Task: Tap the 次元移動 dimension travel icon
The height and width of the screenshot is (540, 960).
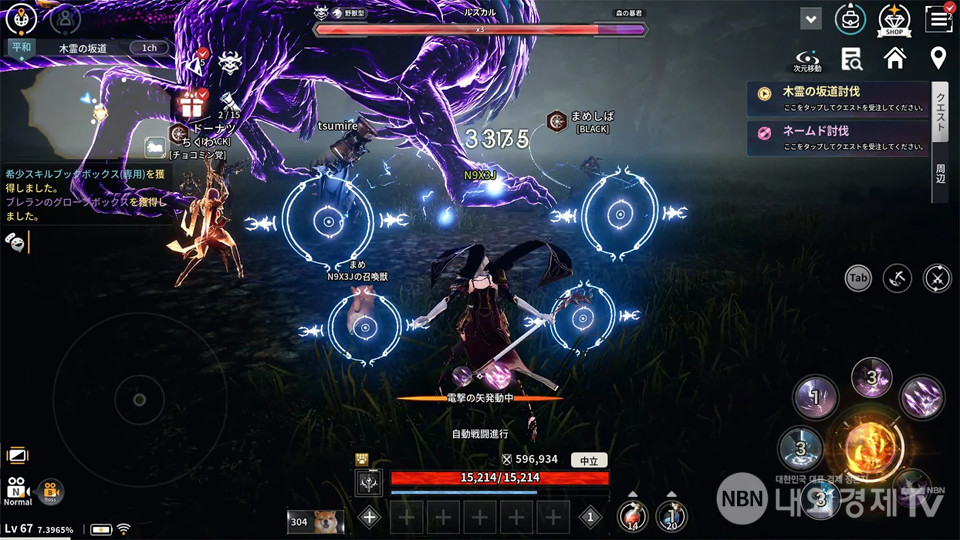Action: click(x=808, y=58)
